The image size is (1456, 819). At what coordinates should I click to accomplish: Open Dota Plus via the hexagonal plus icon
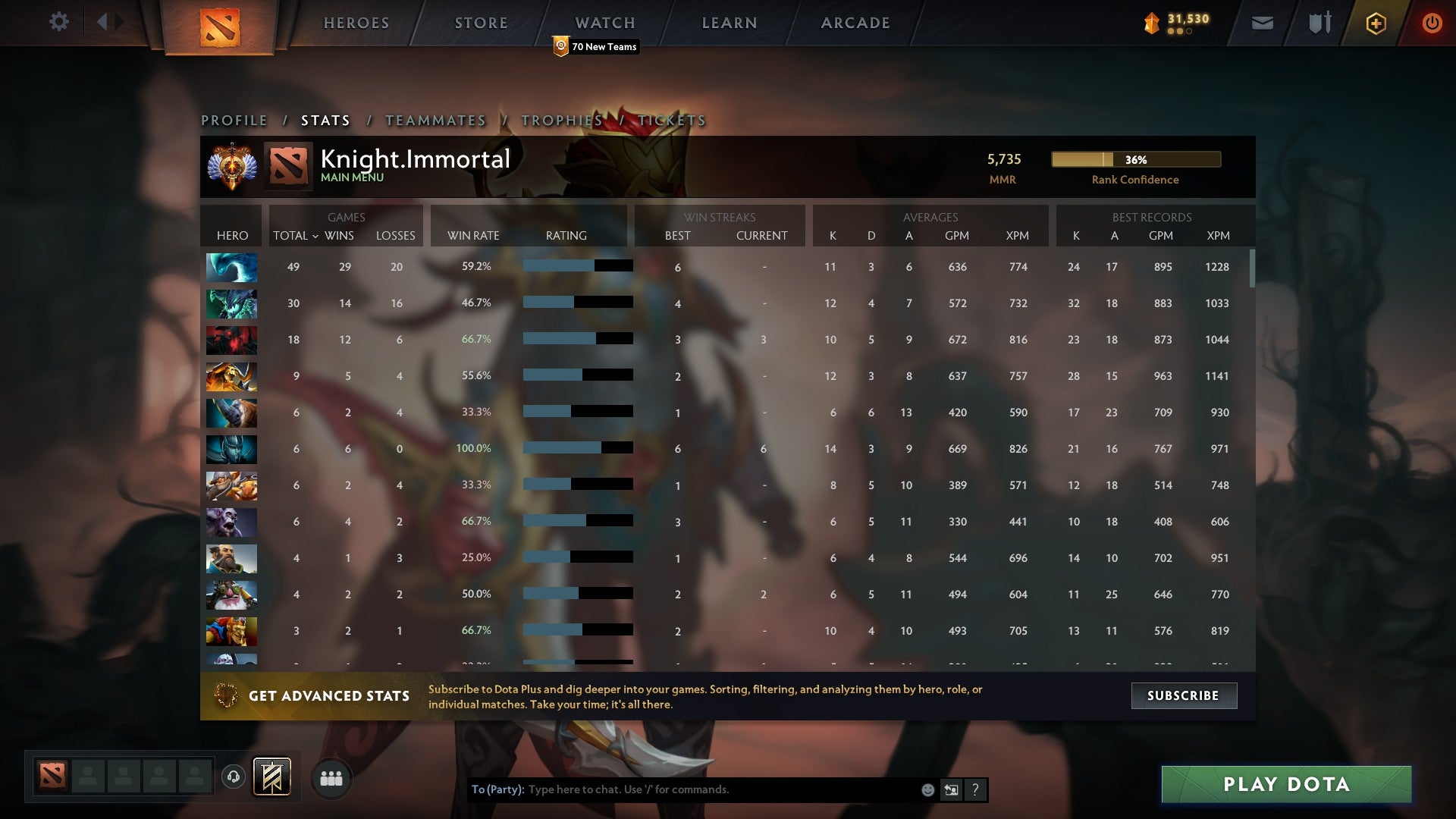click(x=1376, y=23)
